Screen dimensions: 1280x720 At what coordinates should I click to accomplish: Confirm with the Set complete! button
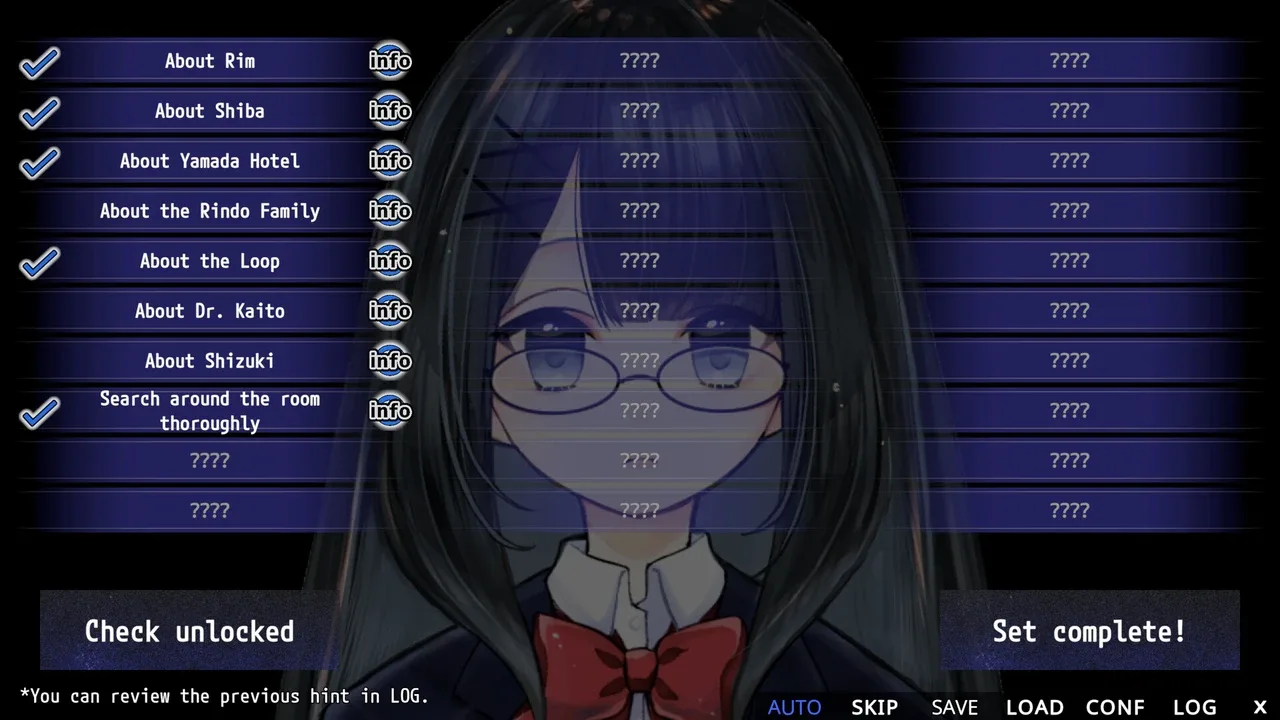[x=1089, y=631]
